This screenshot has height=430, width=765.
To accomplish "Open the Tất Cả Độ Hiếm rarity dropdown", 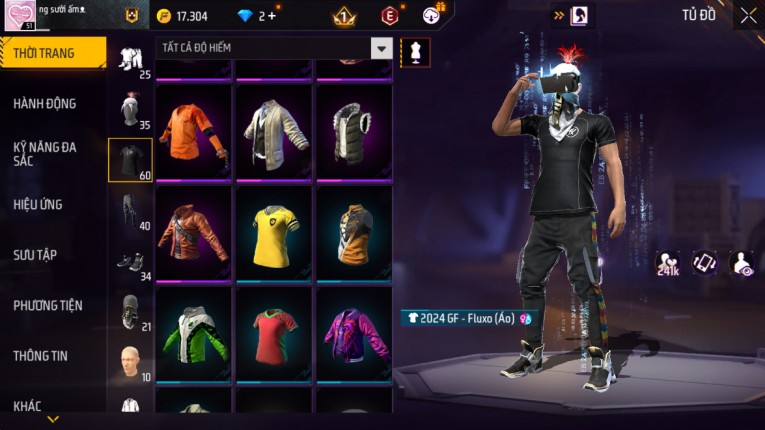I will pyautogui.click(x=381, y=48).
